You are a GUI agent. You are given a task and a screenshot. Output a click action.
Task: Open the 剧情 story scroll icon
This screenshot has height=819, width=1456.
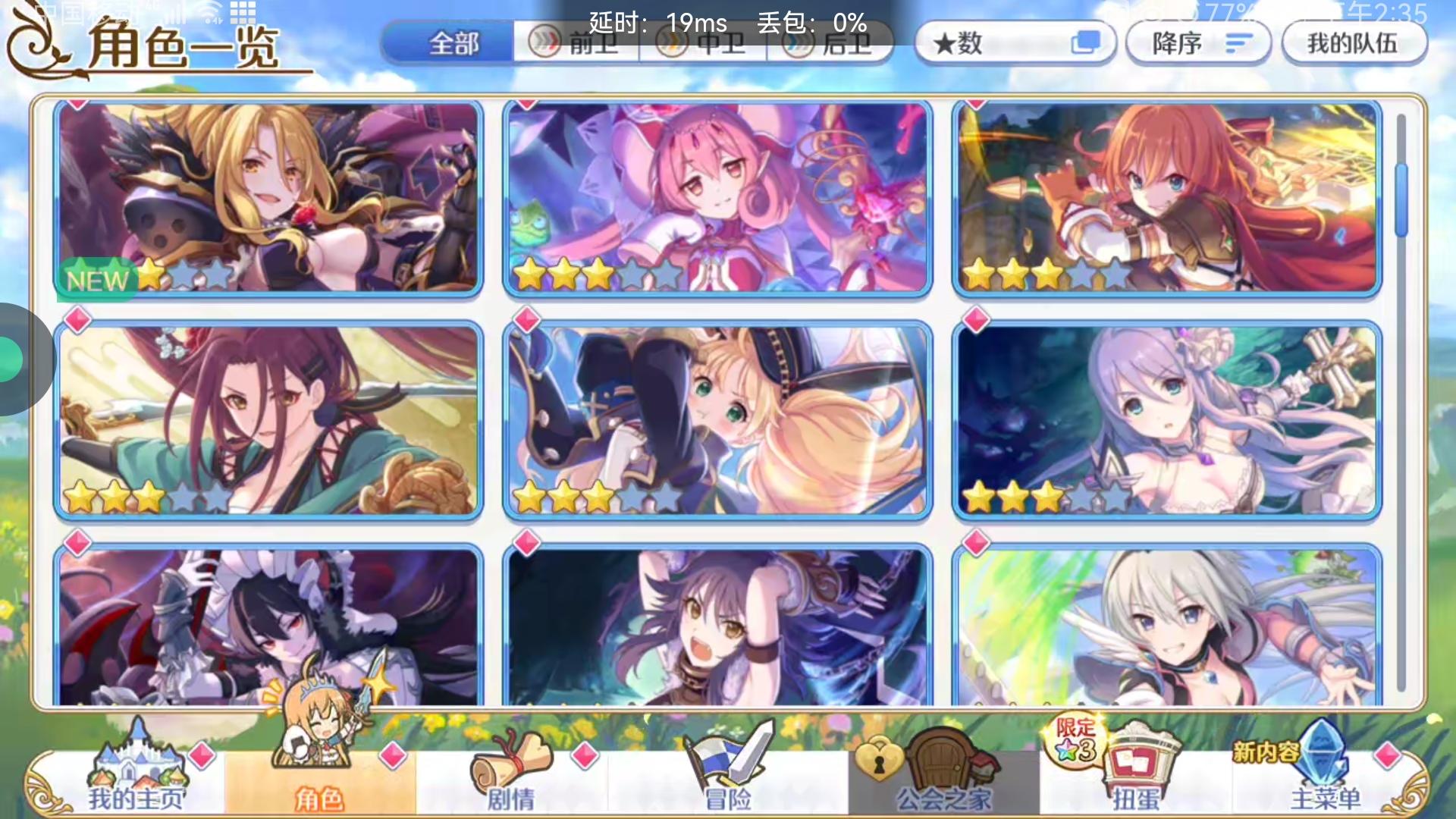[x=508, y=773]
